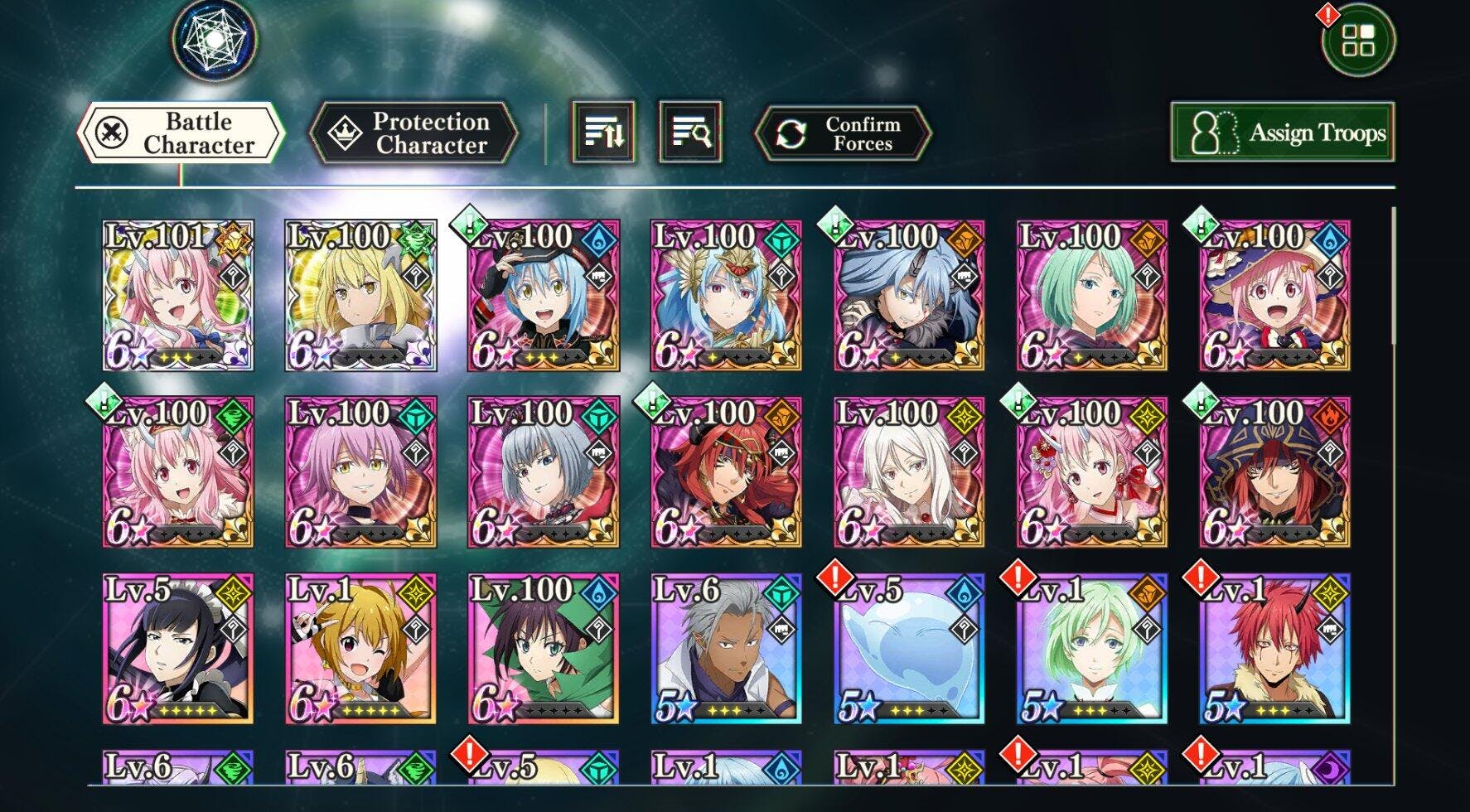Image resolution: width=1470 pixels, height=812 pixels.
Task: Choose the green-cloaked Lv.100 character
Action: (x=543, y=649)
